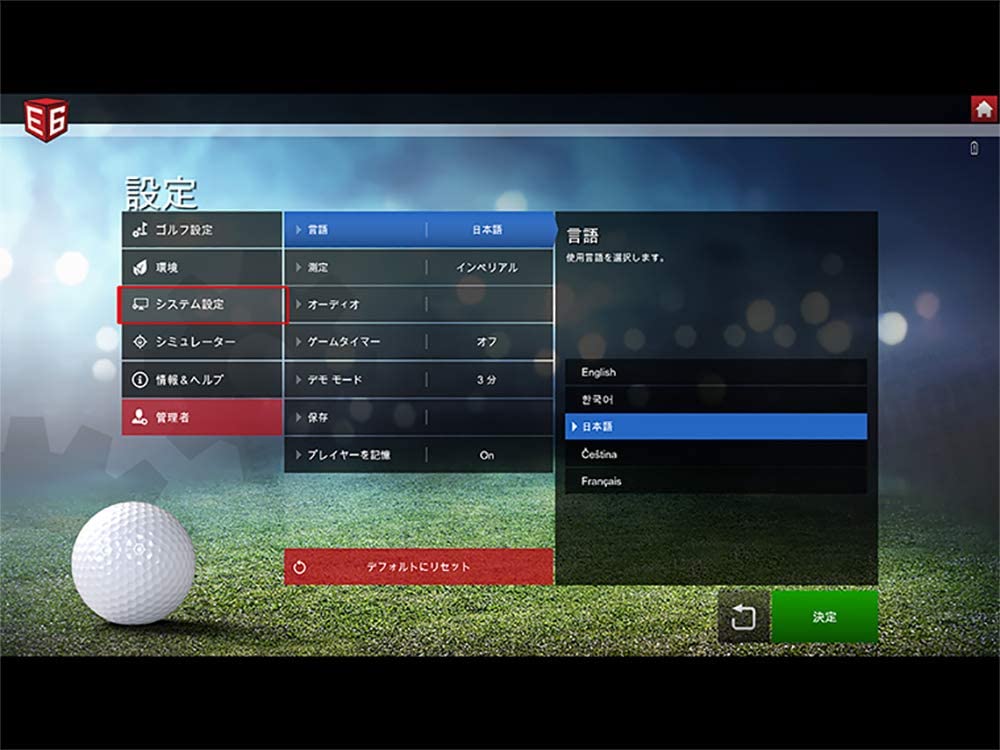Screen dimensions: 1000x750
Task: Open the シミュレーター settings category
Action: tap(202, 342)
